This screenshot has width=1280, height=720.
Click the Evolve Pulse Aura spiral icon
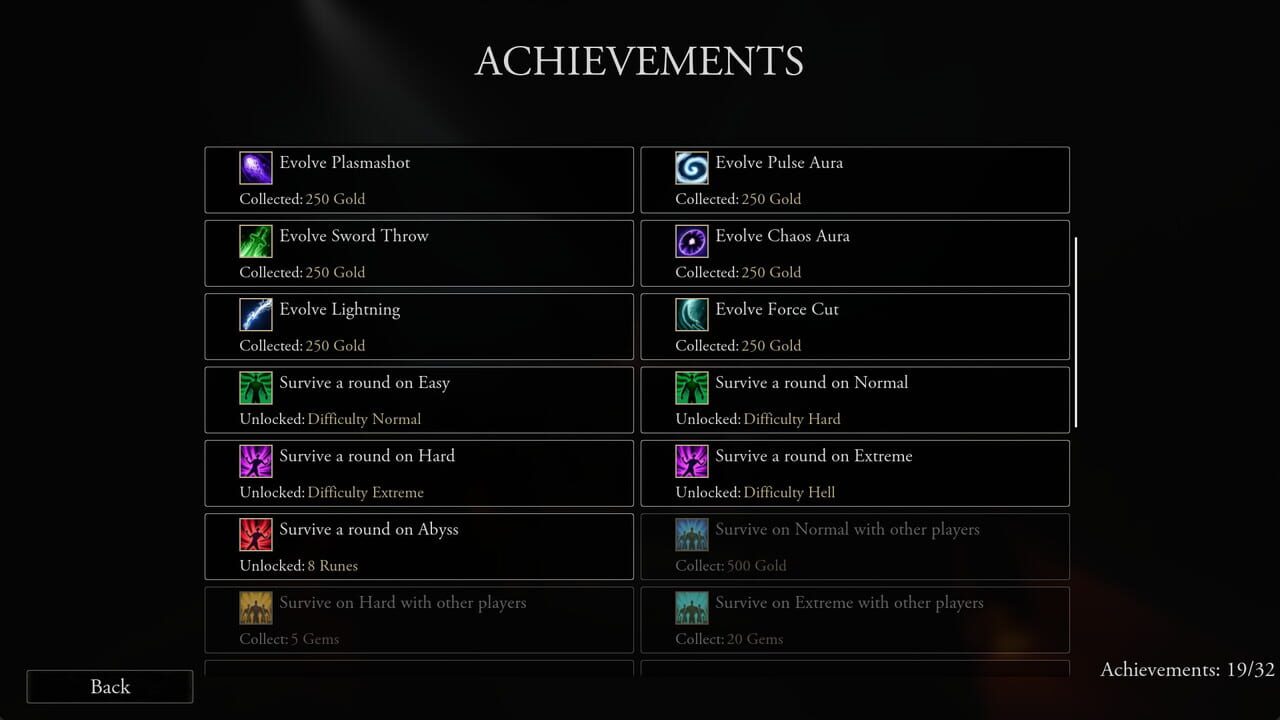[692, 167]
